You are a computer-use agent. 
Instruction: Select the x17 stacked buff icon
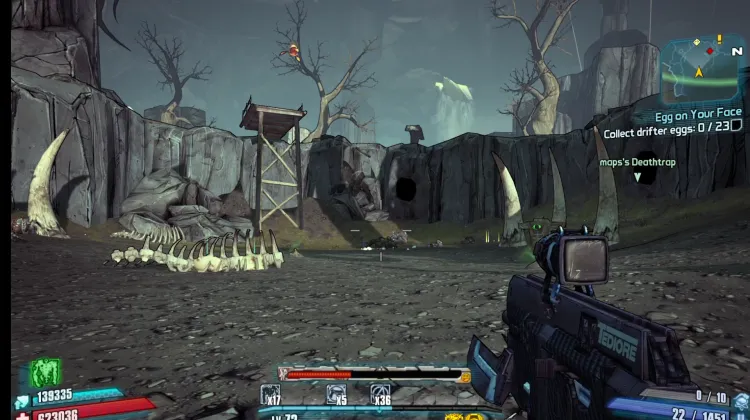pos(270,394)
